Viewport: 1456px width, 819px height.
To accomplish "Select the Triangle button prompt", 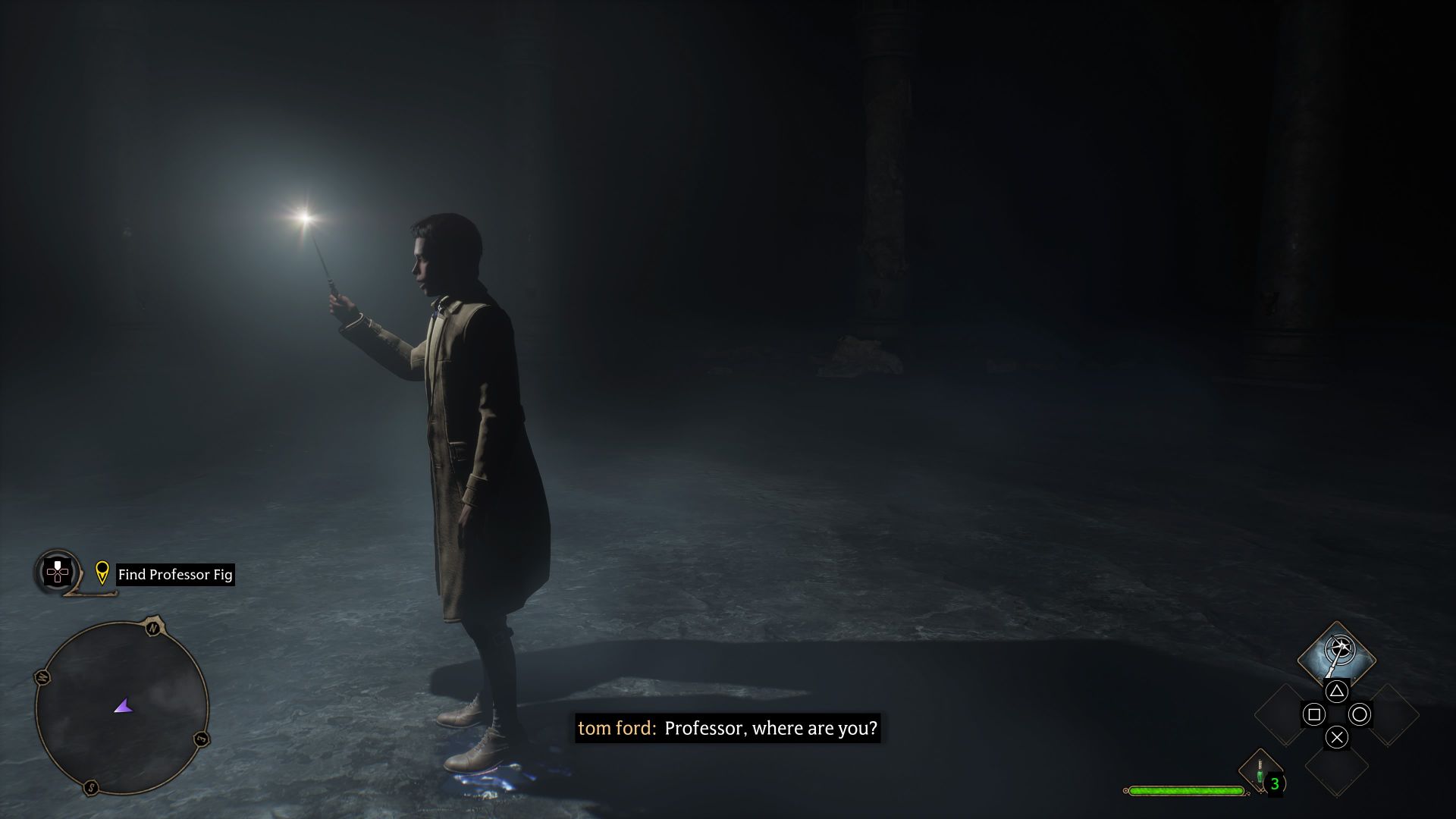I will 1337,691.
